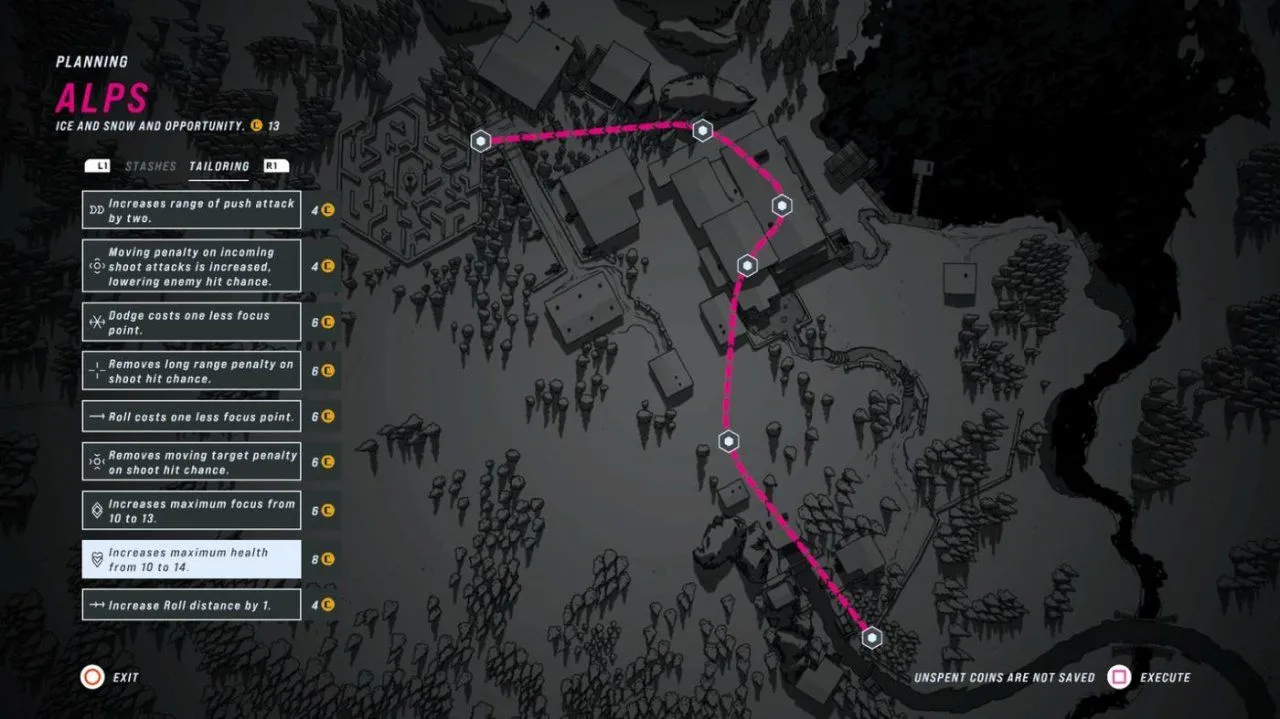
Task: Switch to the Stashes tab
Action: pos(150,166)
